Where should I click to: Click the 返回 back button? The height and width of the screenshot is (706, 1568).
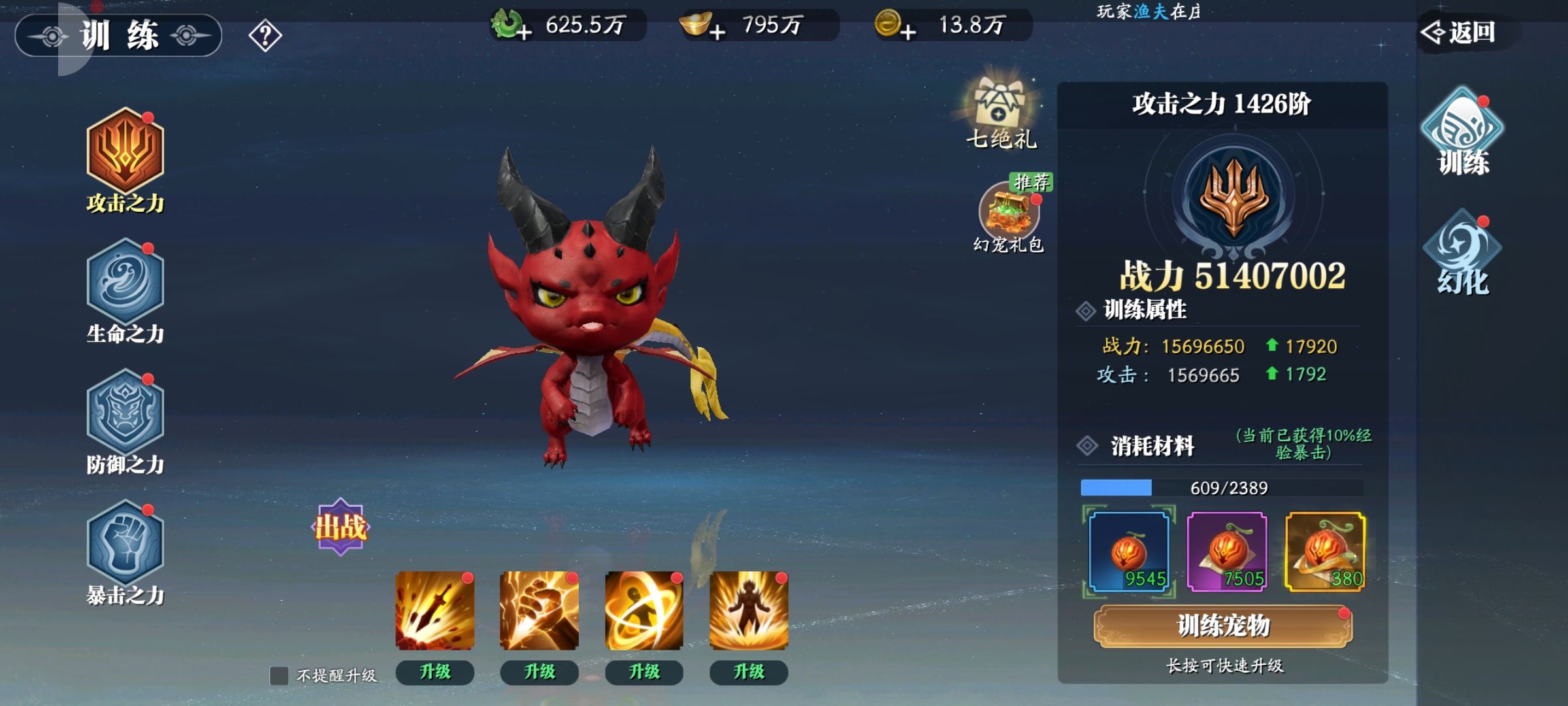[1461, 32]
